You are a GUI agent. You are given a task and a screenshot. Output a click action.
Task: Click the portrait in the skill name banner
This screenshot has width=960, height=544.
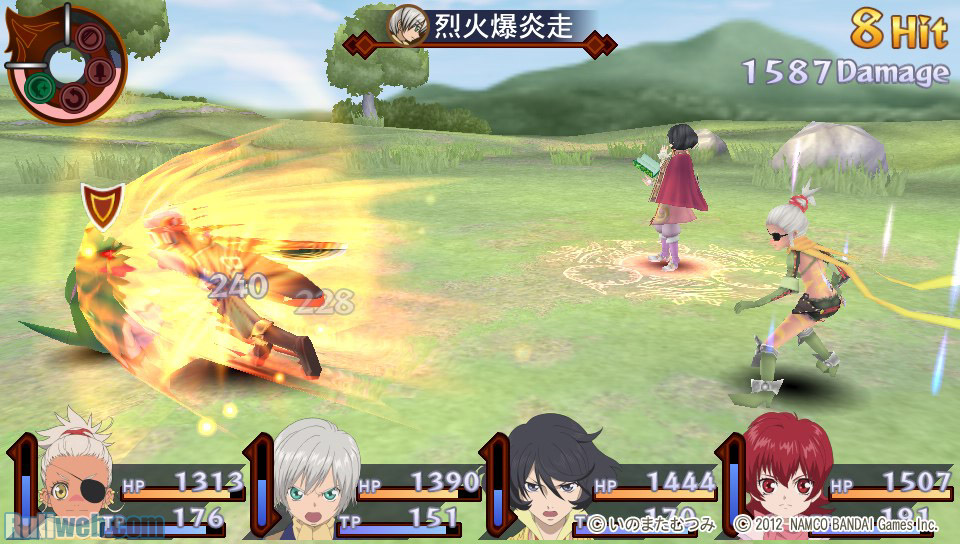tap(407, 25)
